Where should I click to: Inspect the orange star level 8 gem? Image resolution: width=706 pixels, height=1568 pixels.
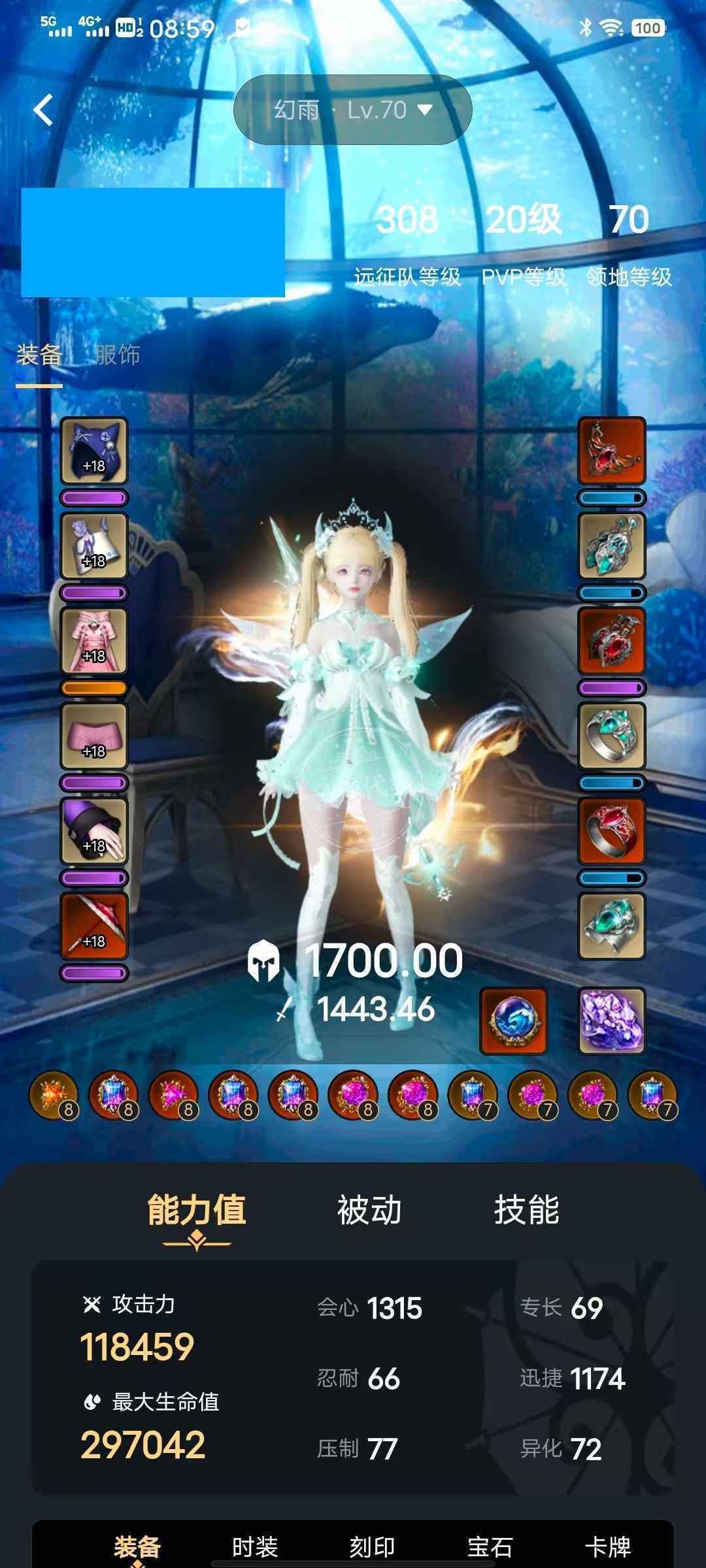pyautogui.click(x=54, y=1096)
